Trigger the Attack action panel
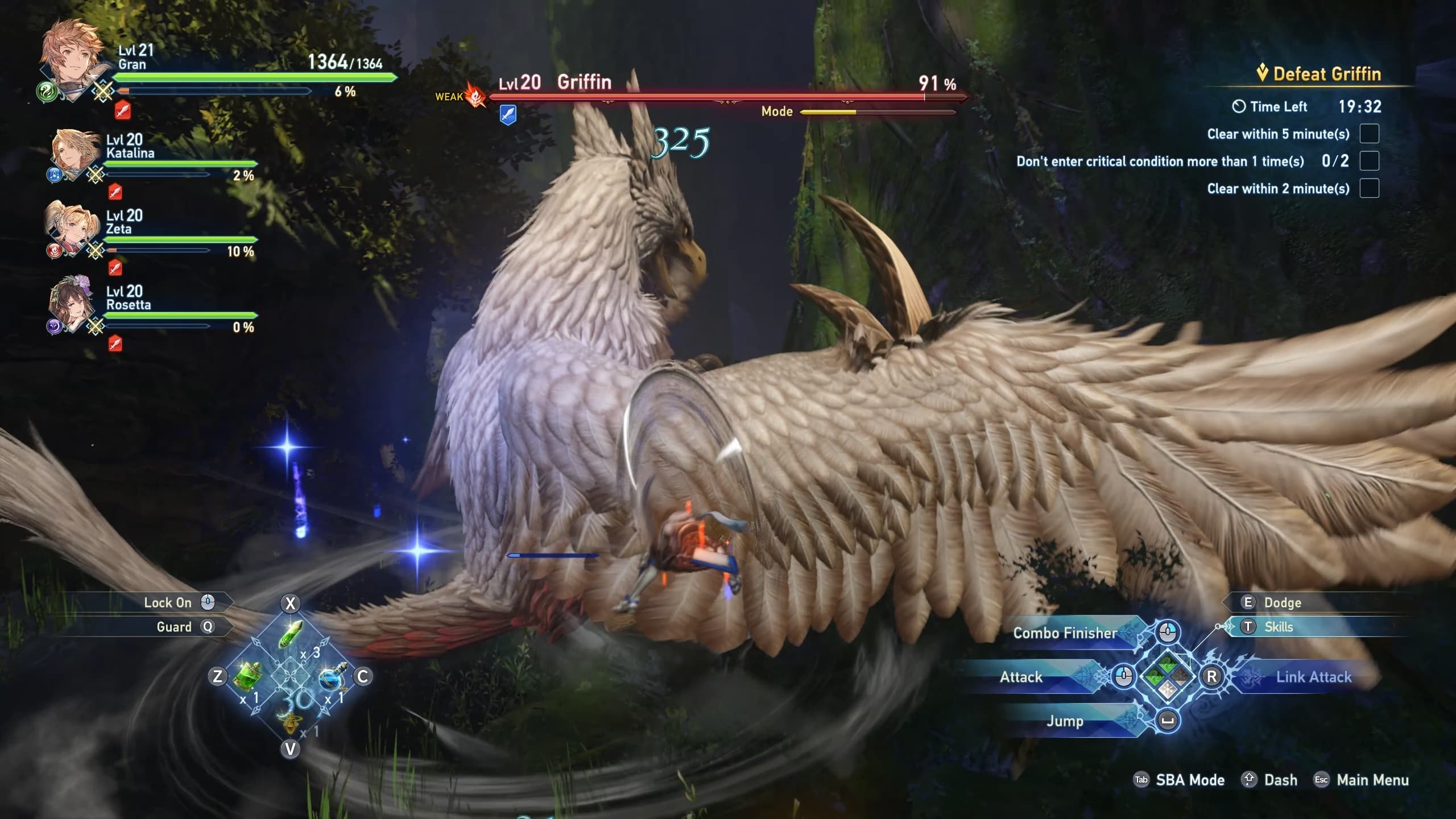1456x819 pixels. coord(1021,677)
